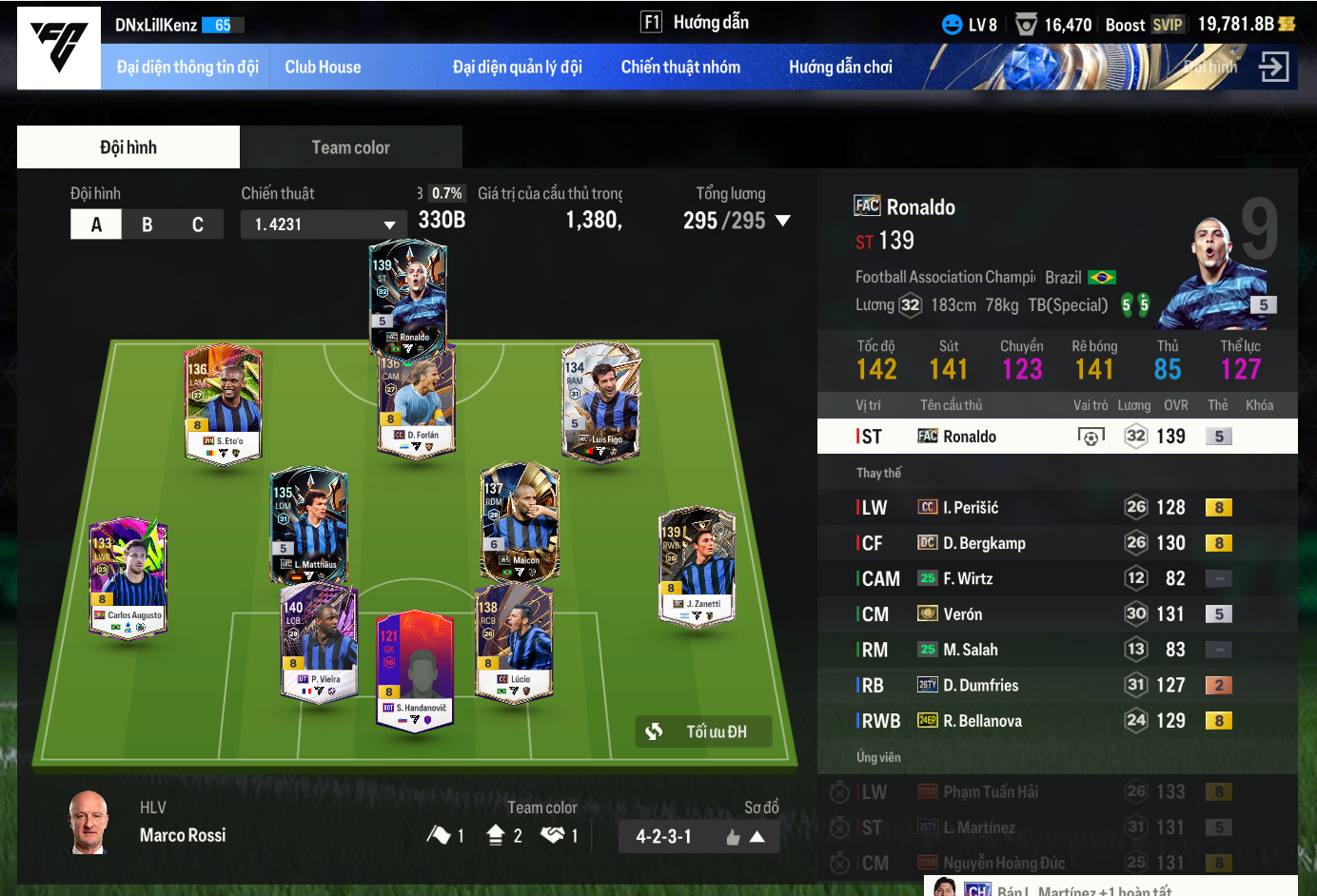Expand the Tổng lương wage dropdown arrow
1317x896 pixels.
click(783, 221)
